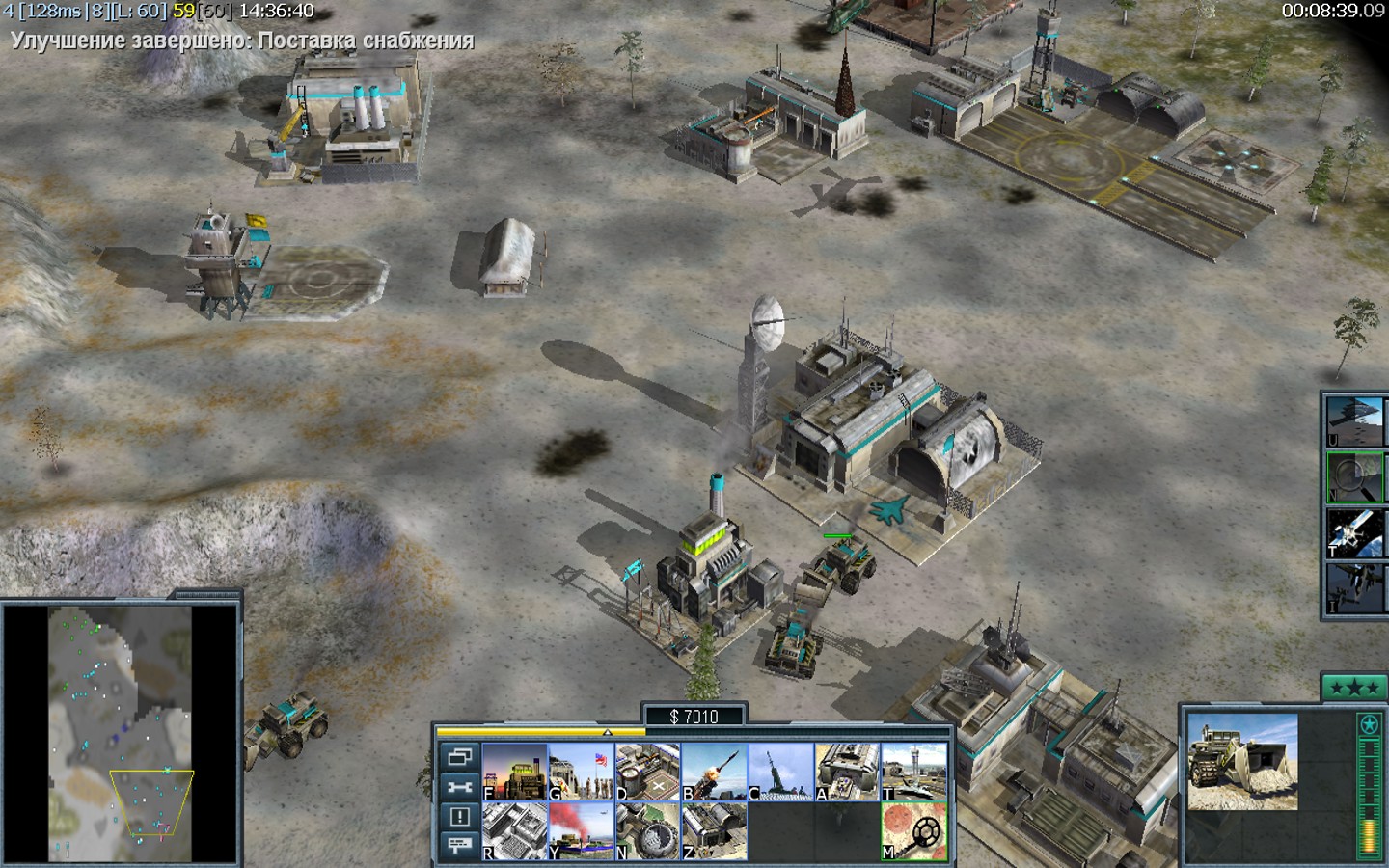This screenshot has height=868, width=1389.
Task: Select the Command Center build icon (Z)
Action: (x=714, y=830)
